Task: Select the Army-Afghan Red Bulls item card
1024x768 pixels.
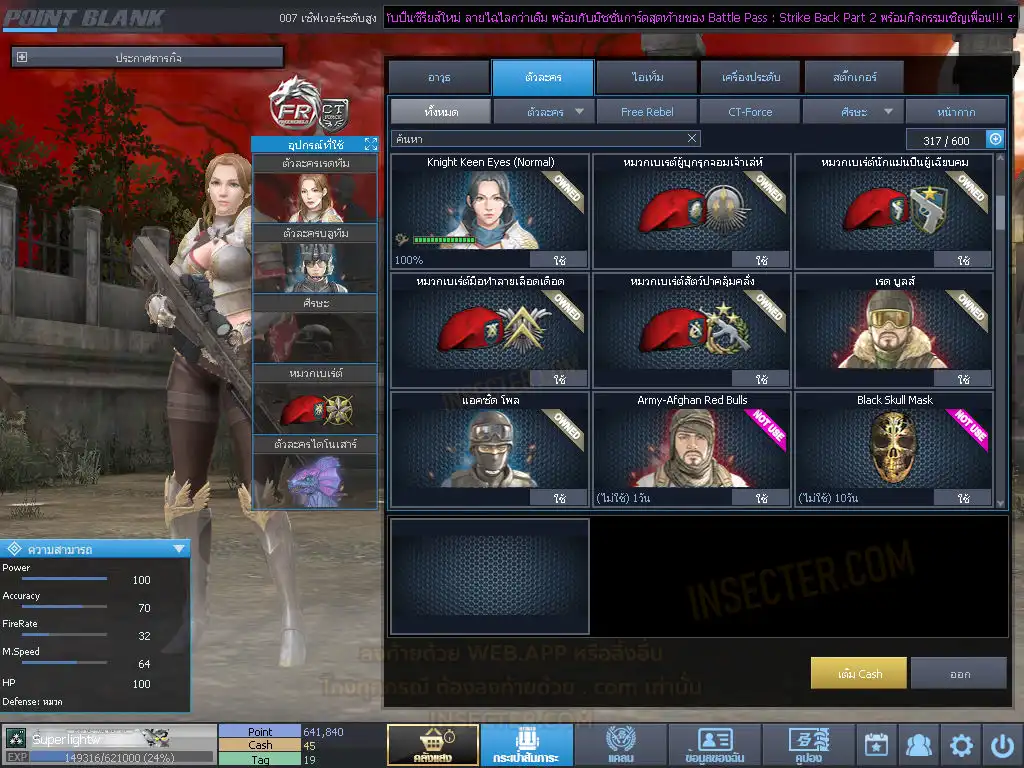Action: 692,448
